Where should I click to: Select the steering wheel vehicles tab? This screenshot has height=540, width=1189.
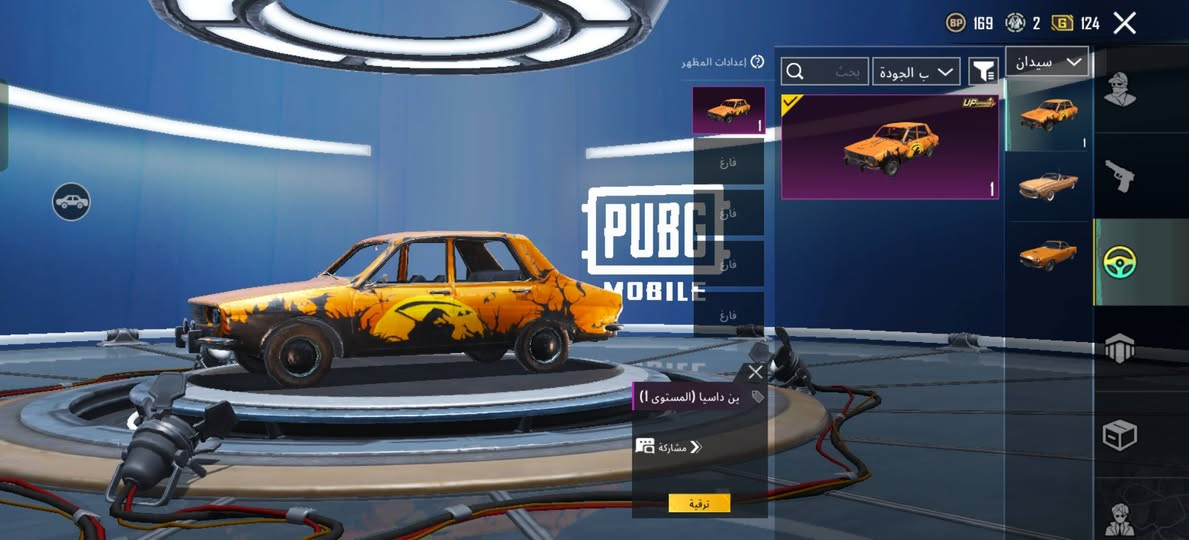(1120, 262)
